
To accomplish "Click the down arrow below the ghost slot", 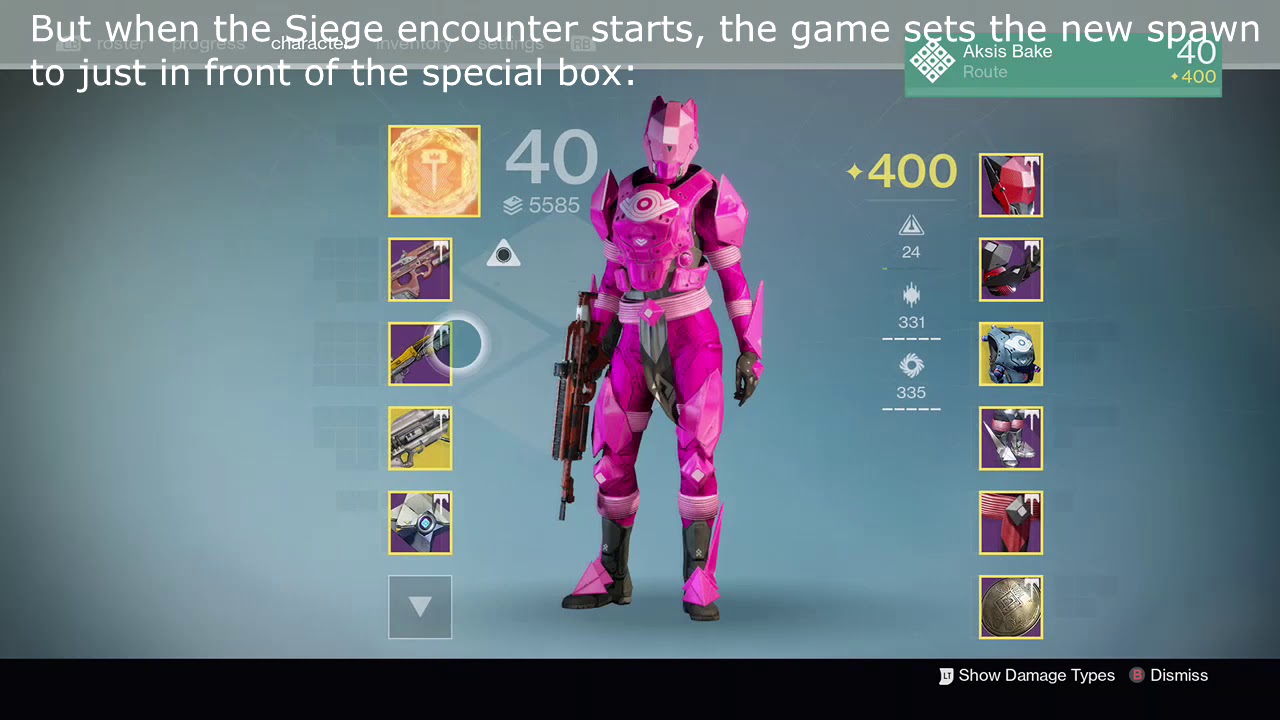I will click(420, 607).
